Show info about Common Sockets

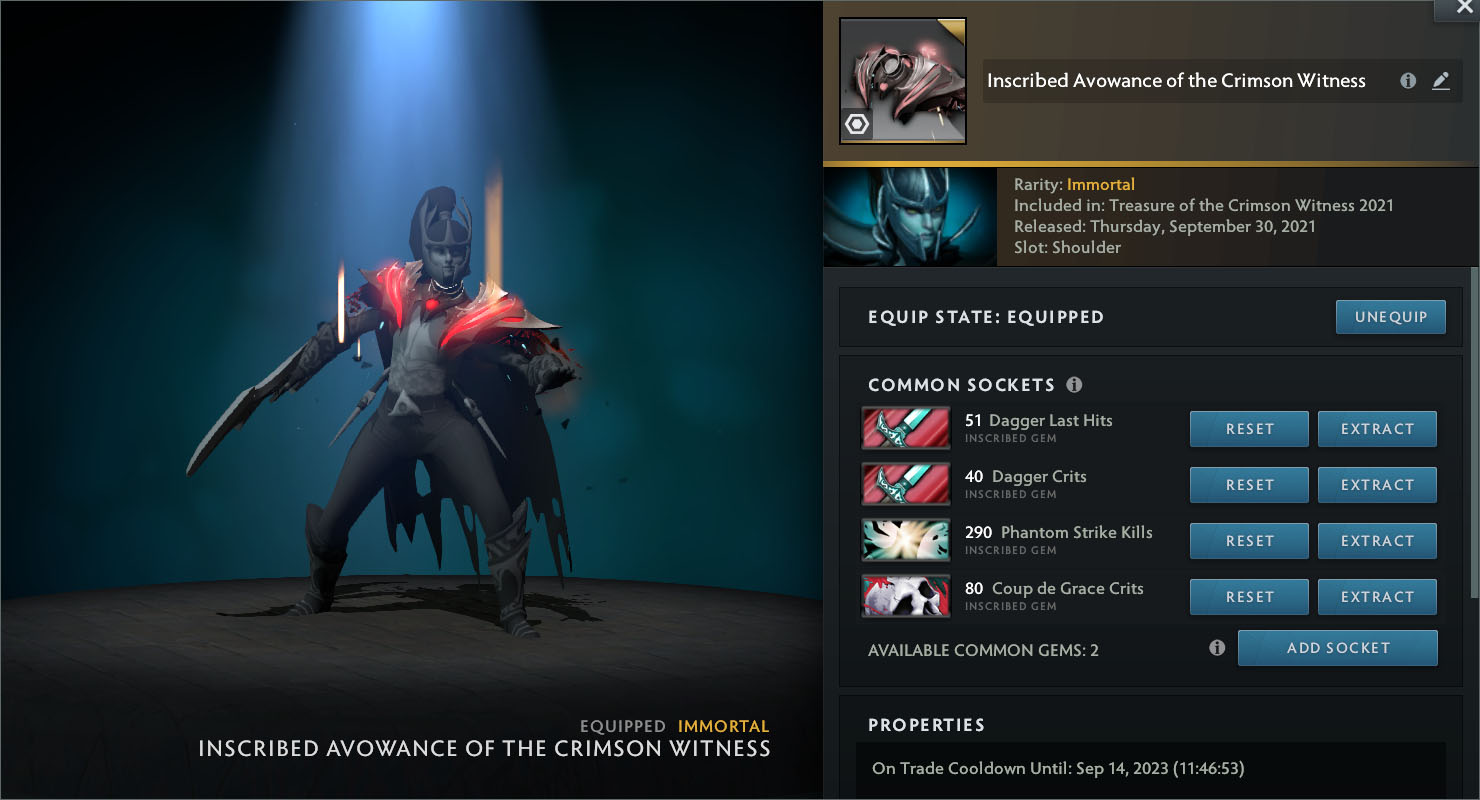pyautogui.click(x=1074, y=385)
